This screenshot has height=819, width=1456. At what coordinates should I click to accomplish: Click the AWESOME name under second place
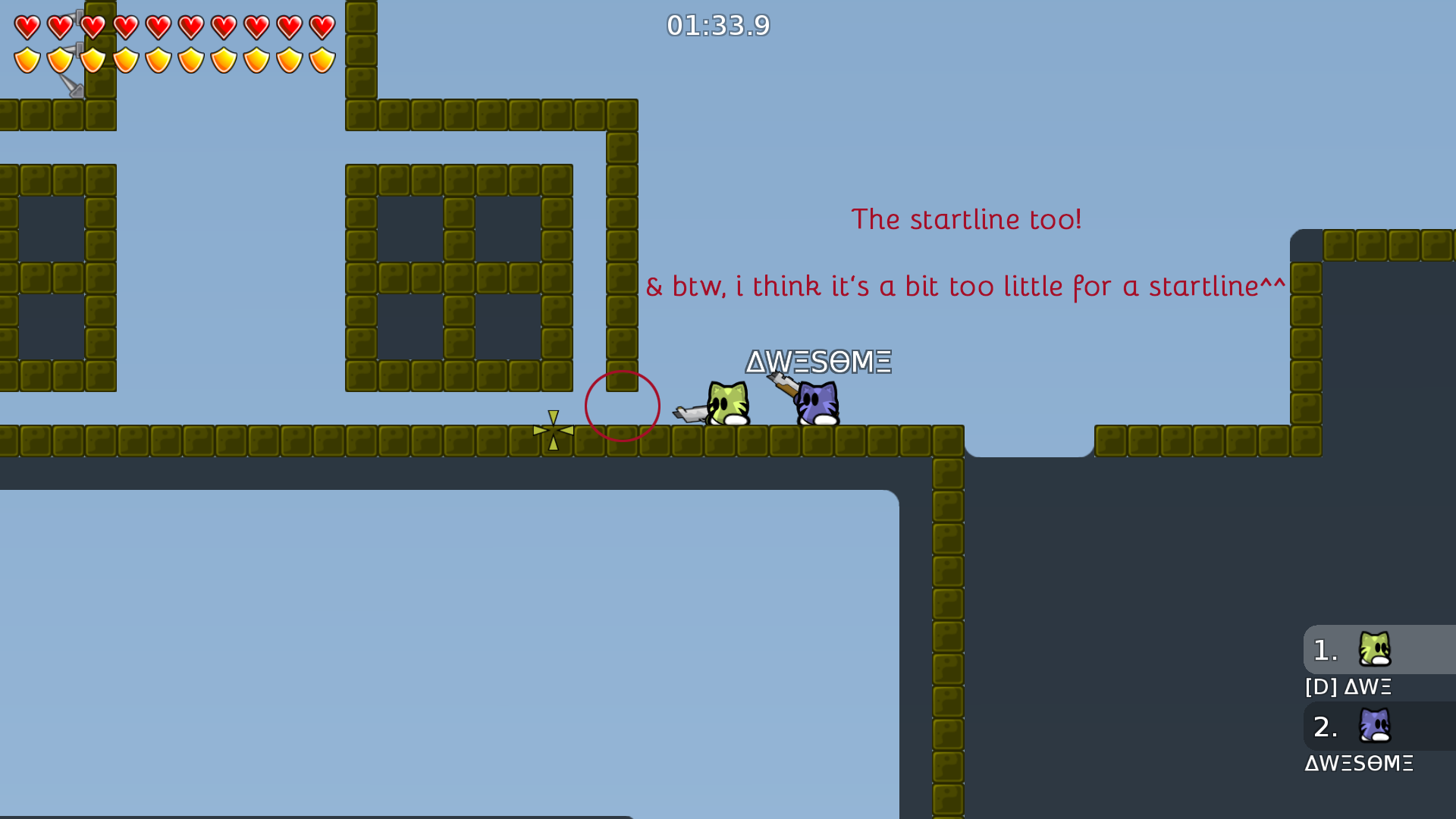1360,764
